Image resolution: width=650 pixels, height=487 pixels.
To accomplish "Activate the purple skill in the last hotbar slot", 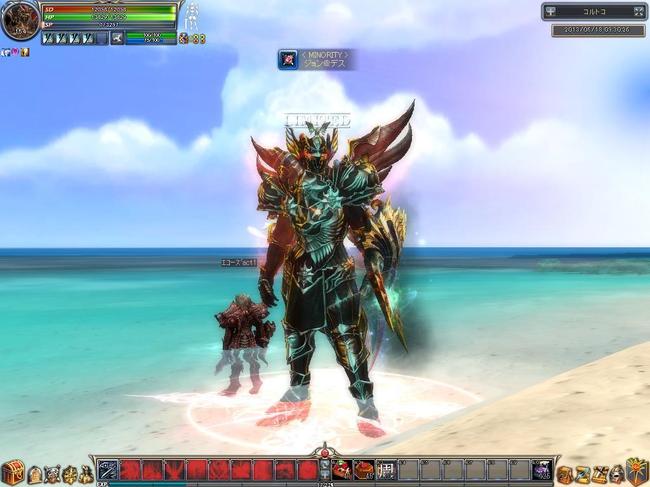I will click(541, 469).
